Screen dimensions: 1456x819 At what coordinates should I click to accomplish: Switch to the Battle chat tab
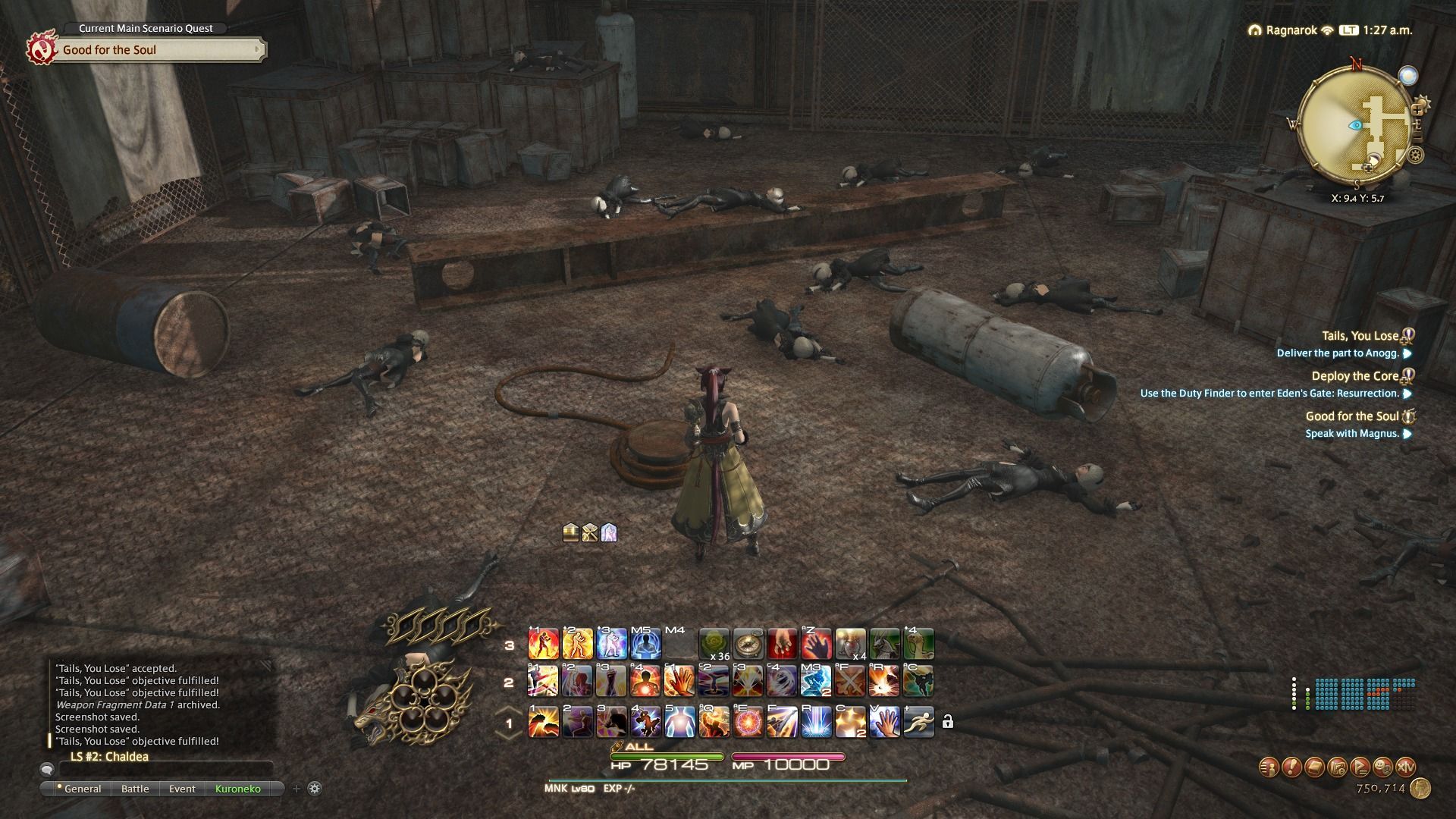point(135,789)
